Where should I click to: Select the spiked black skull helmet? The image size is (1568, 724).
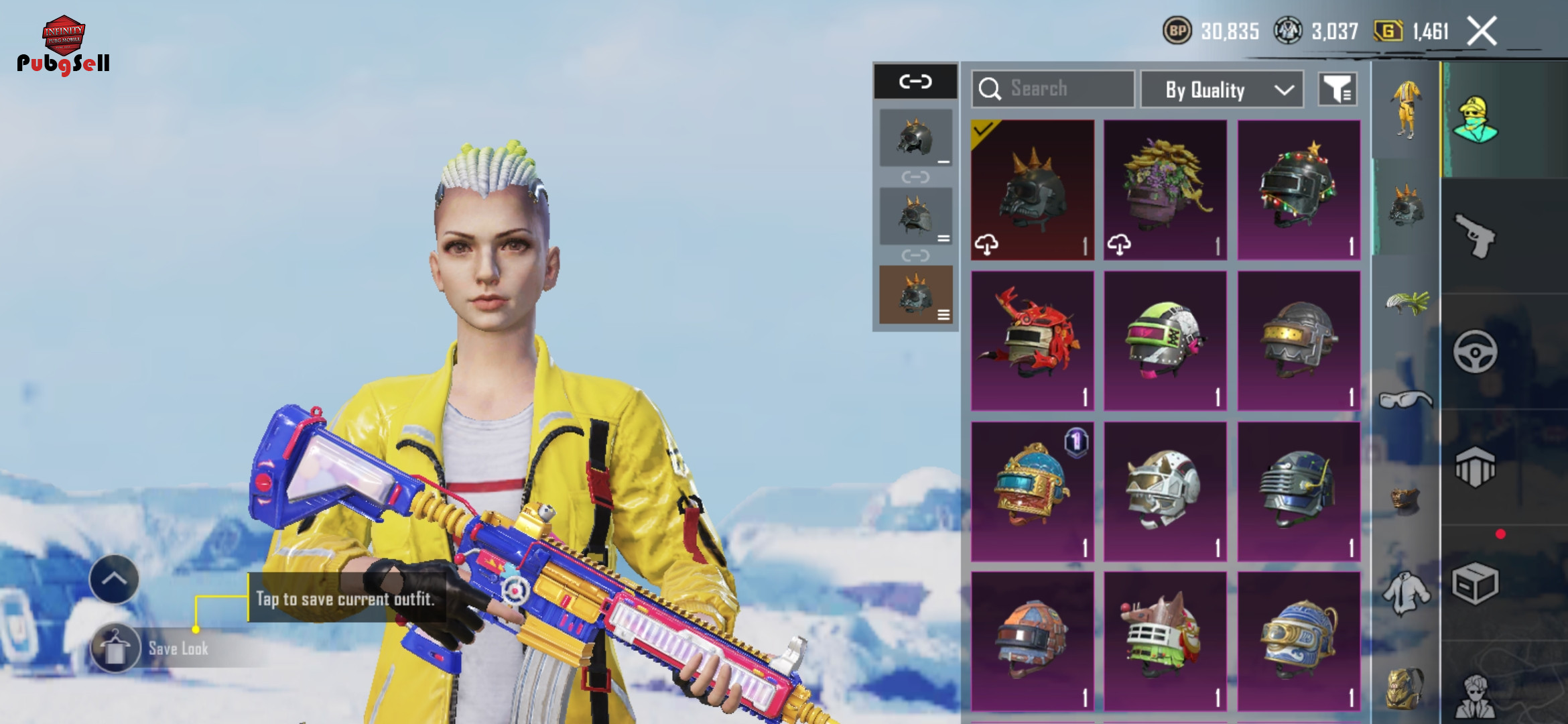[1033, 190]
